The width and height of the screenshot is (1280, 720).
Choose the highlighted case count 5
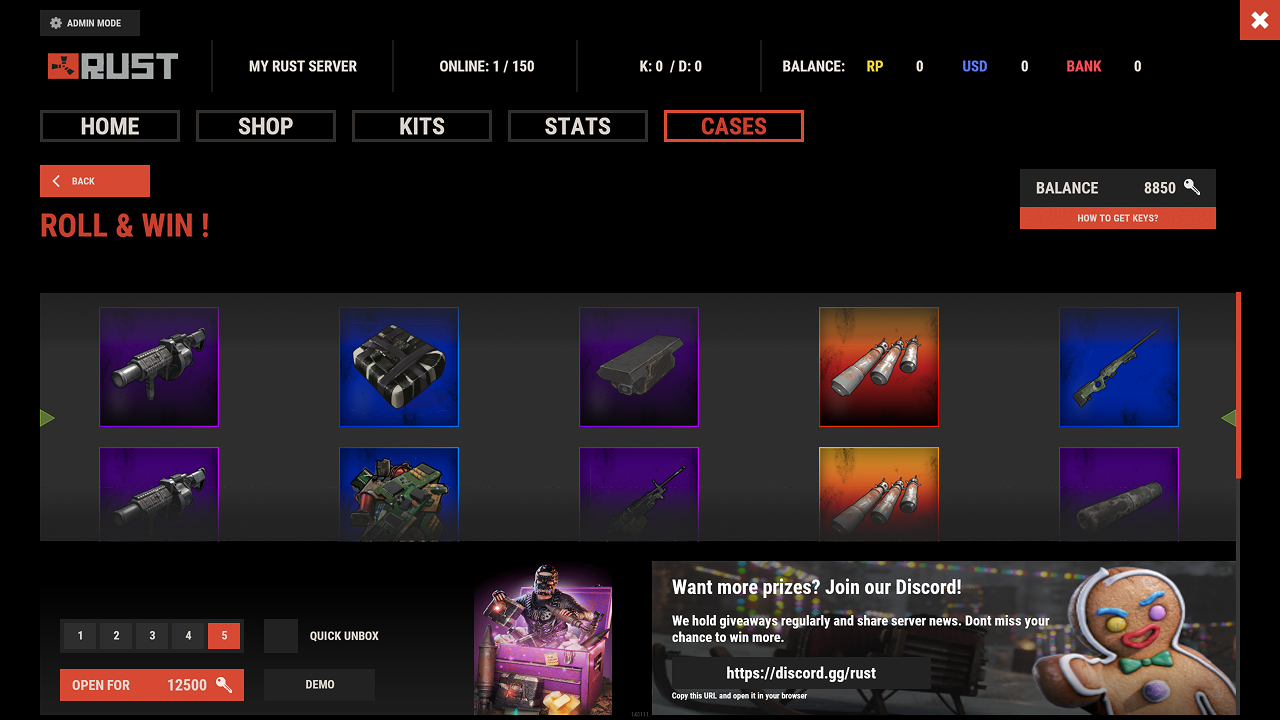[224, 636]
